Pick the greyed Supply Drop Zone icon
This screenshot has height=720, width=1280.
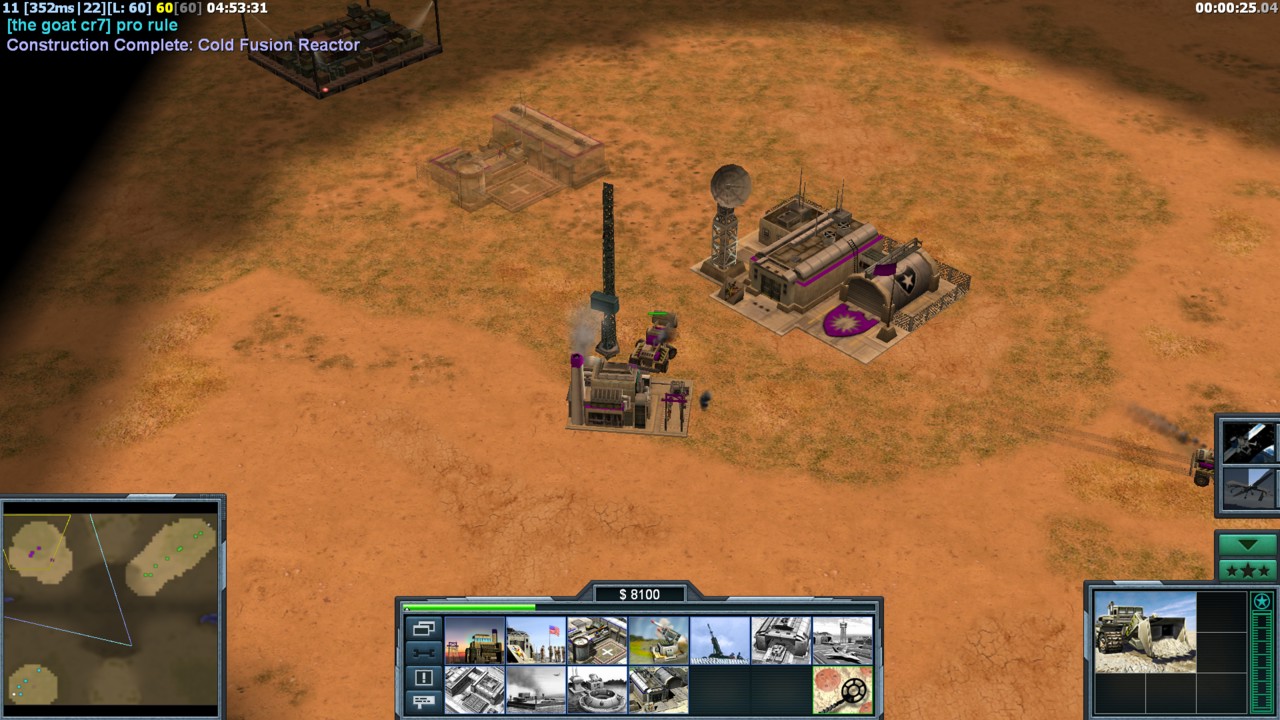tap(536, 690)
